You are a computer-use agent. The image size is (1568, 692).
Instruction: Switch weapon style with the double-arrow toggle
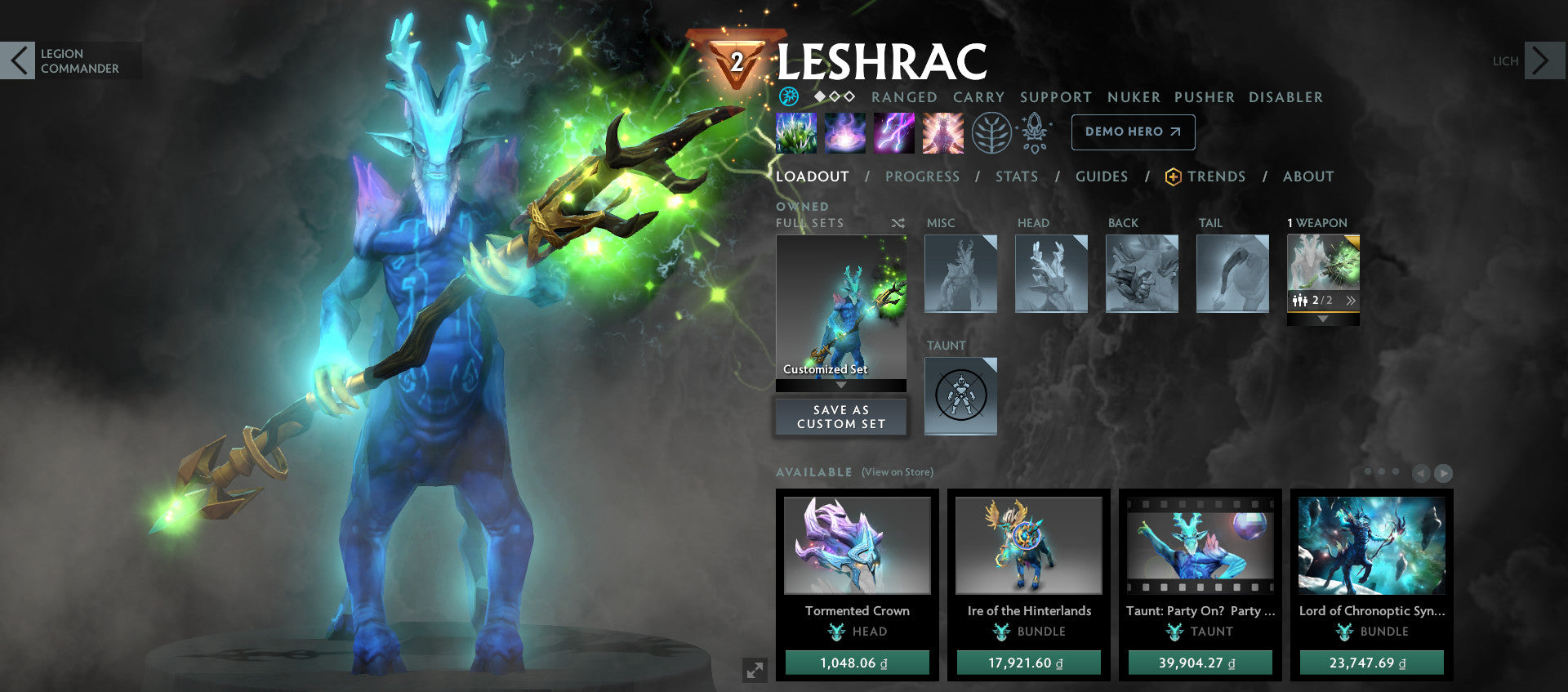coord(1352,301)
